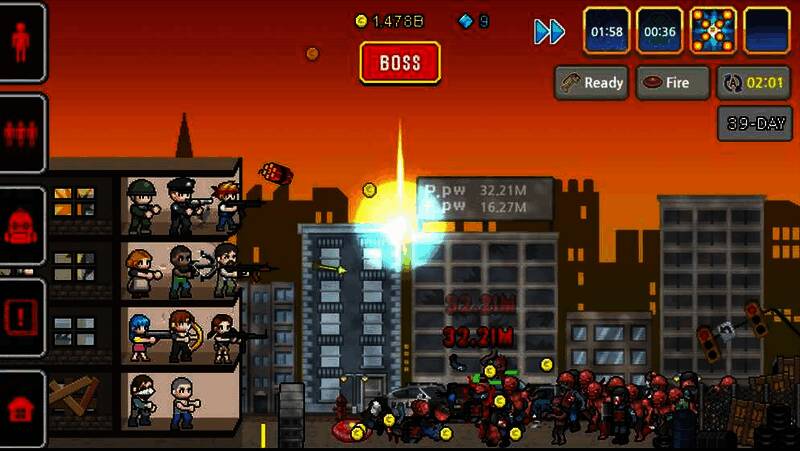Open the red house base tab
The image size is (800, 451).
(x=22, y=408)
